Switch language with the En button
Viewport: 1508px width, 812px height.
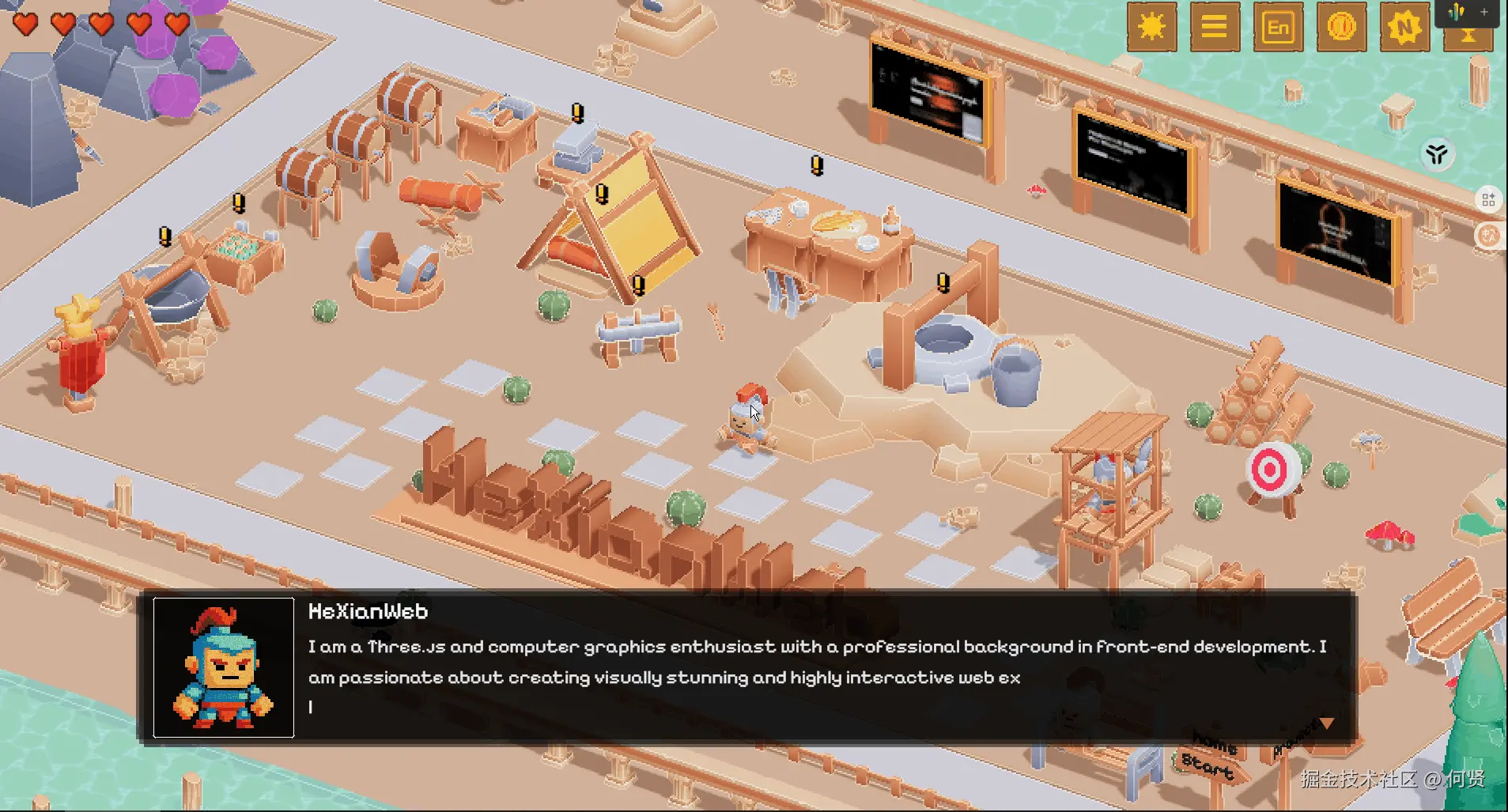[1278, 28]
